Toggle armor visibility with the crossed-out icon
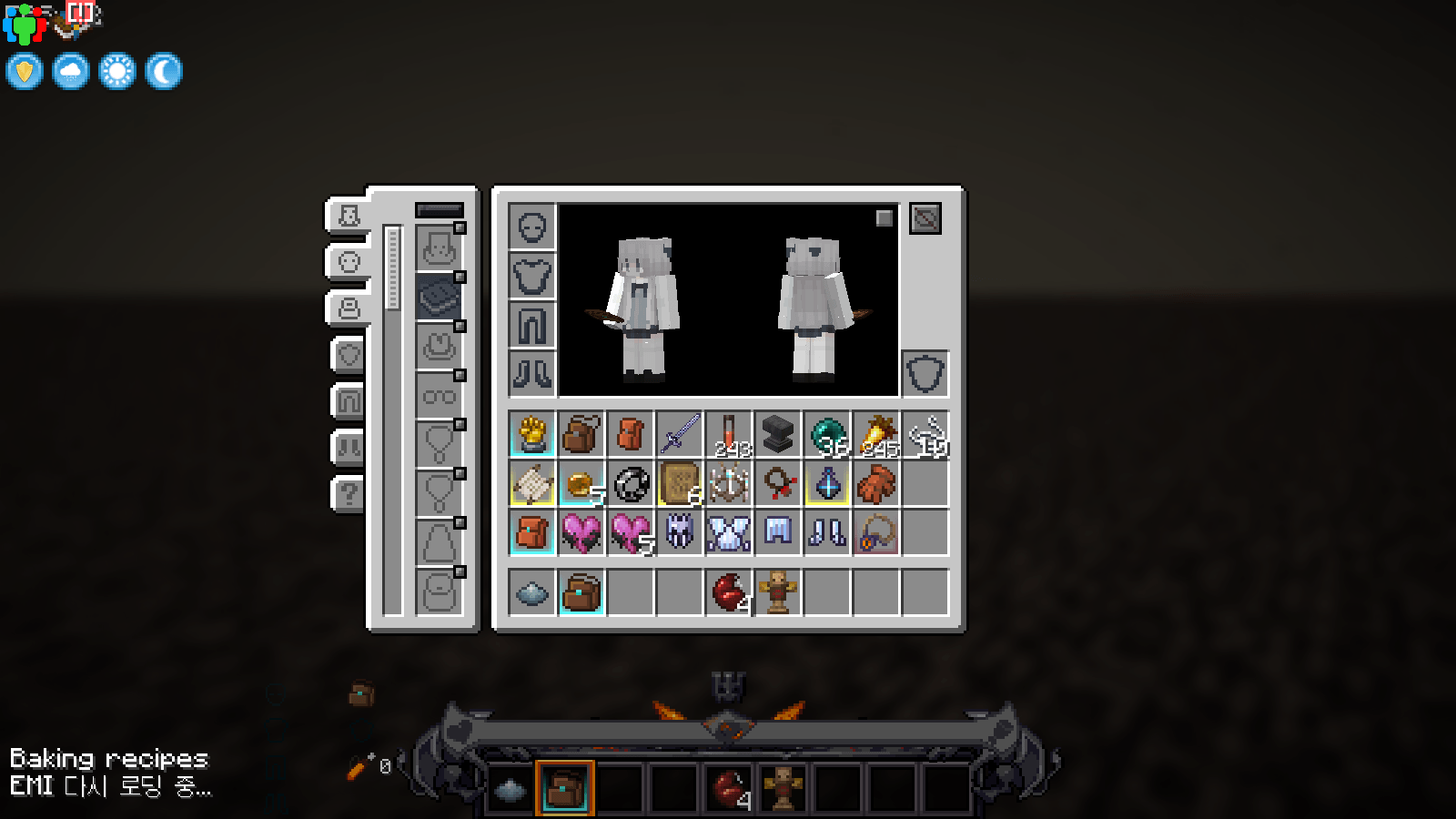1456x819 pixels. click(x=925, y=218)
